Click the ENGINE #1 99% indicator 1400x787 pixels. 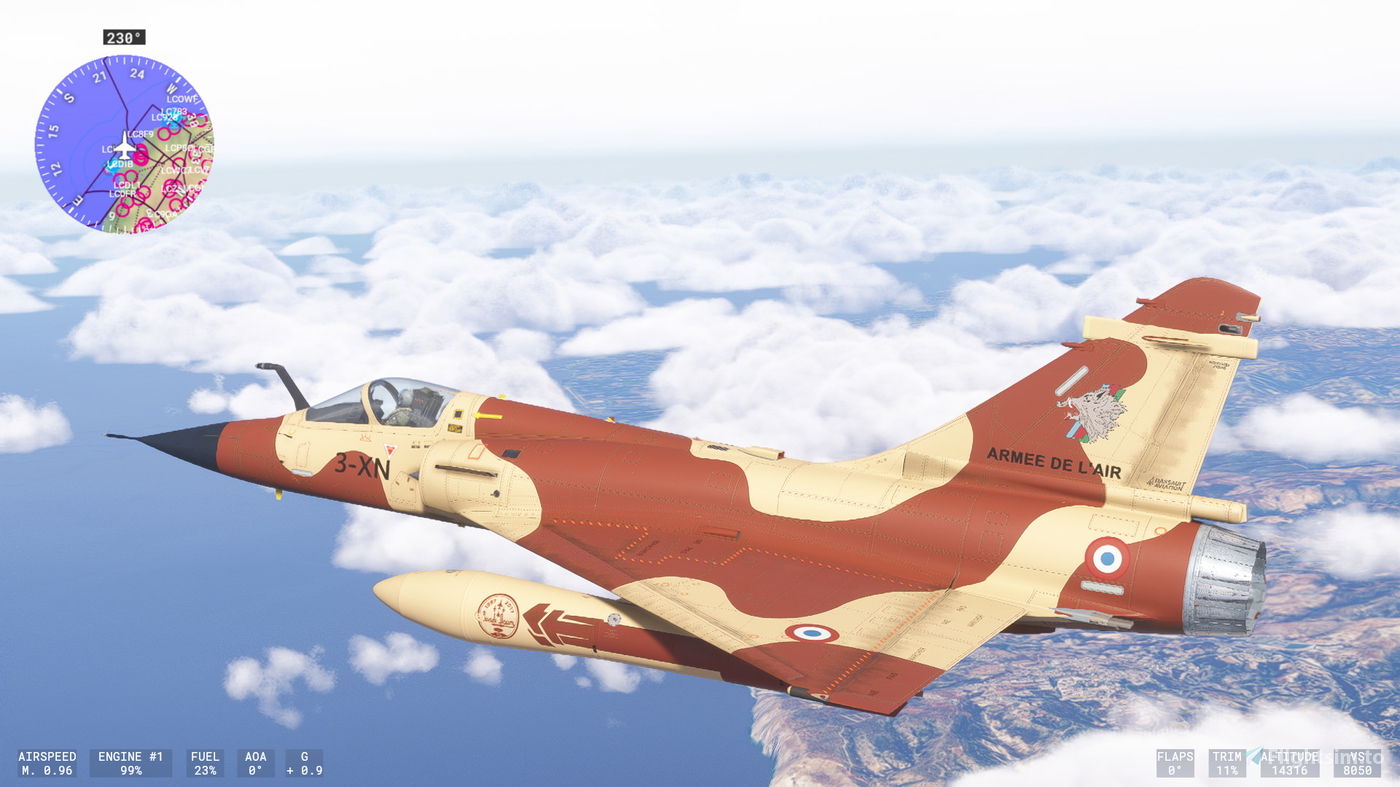tap(130, 762)
